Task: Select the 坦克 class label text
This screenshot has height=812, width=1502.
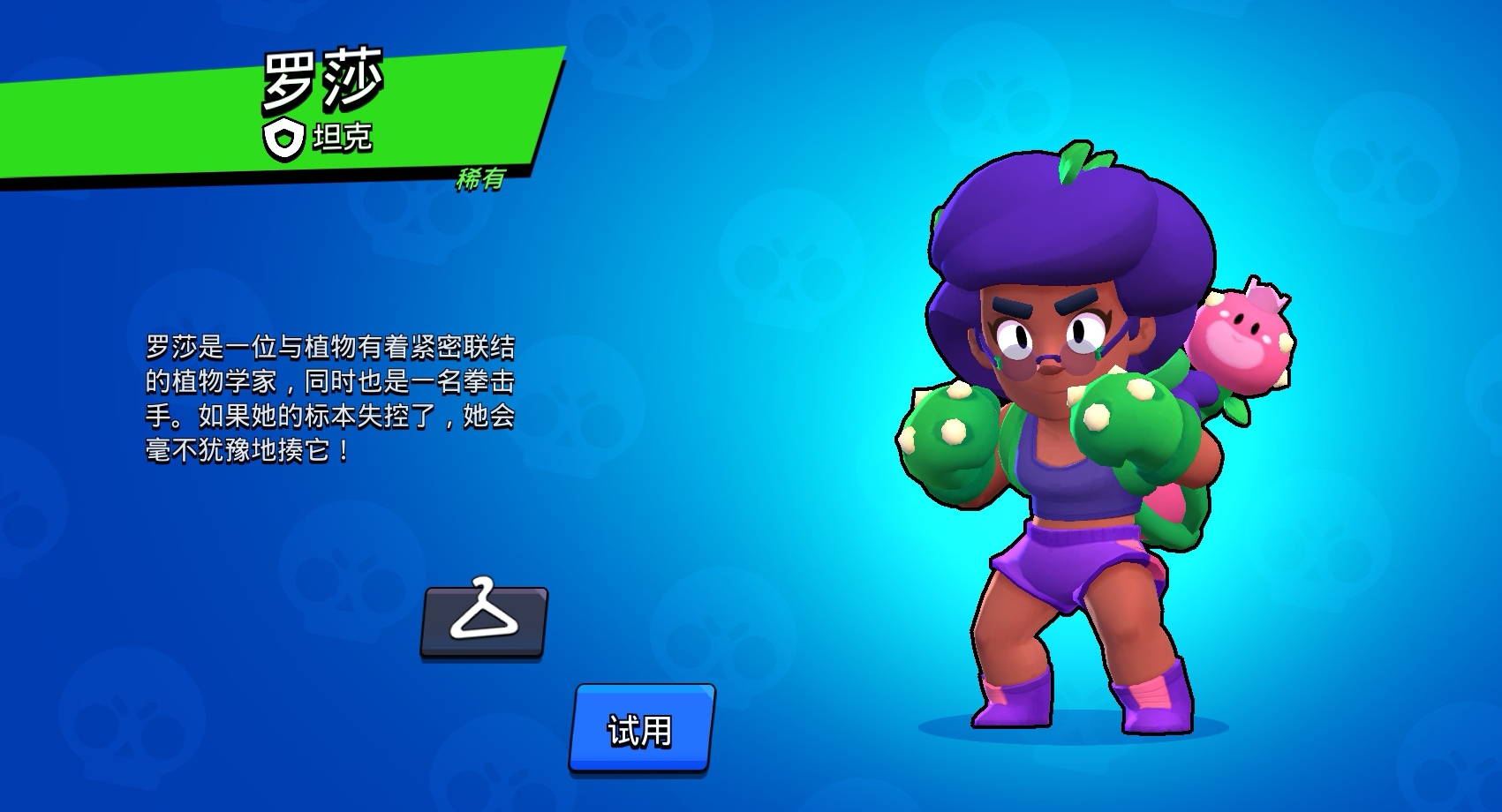Action: click(343, 139)
